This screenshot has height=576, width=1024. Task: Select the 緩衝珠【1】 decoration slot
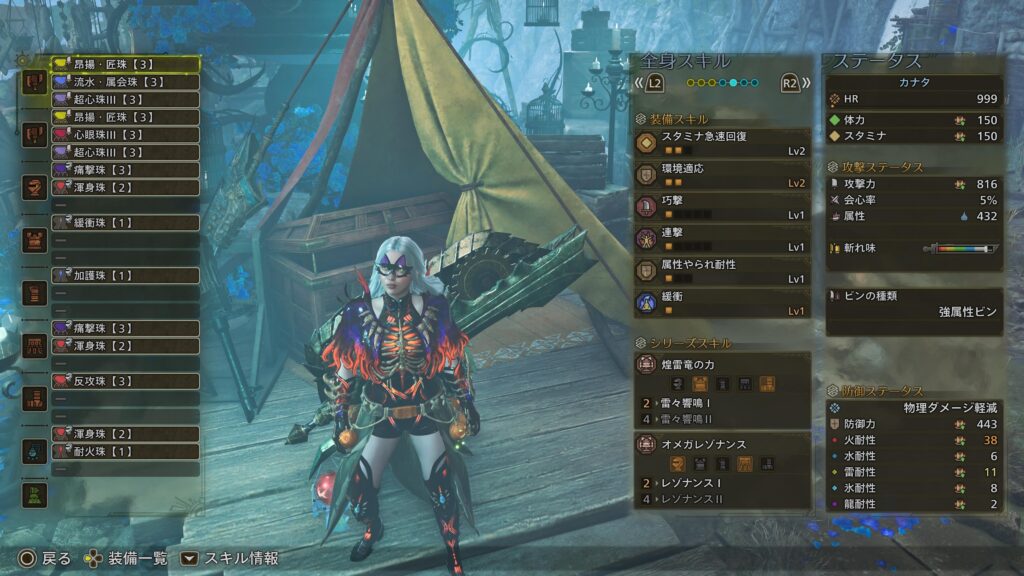[125, 222]
